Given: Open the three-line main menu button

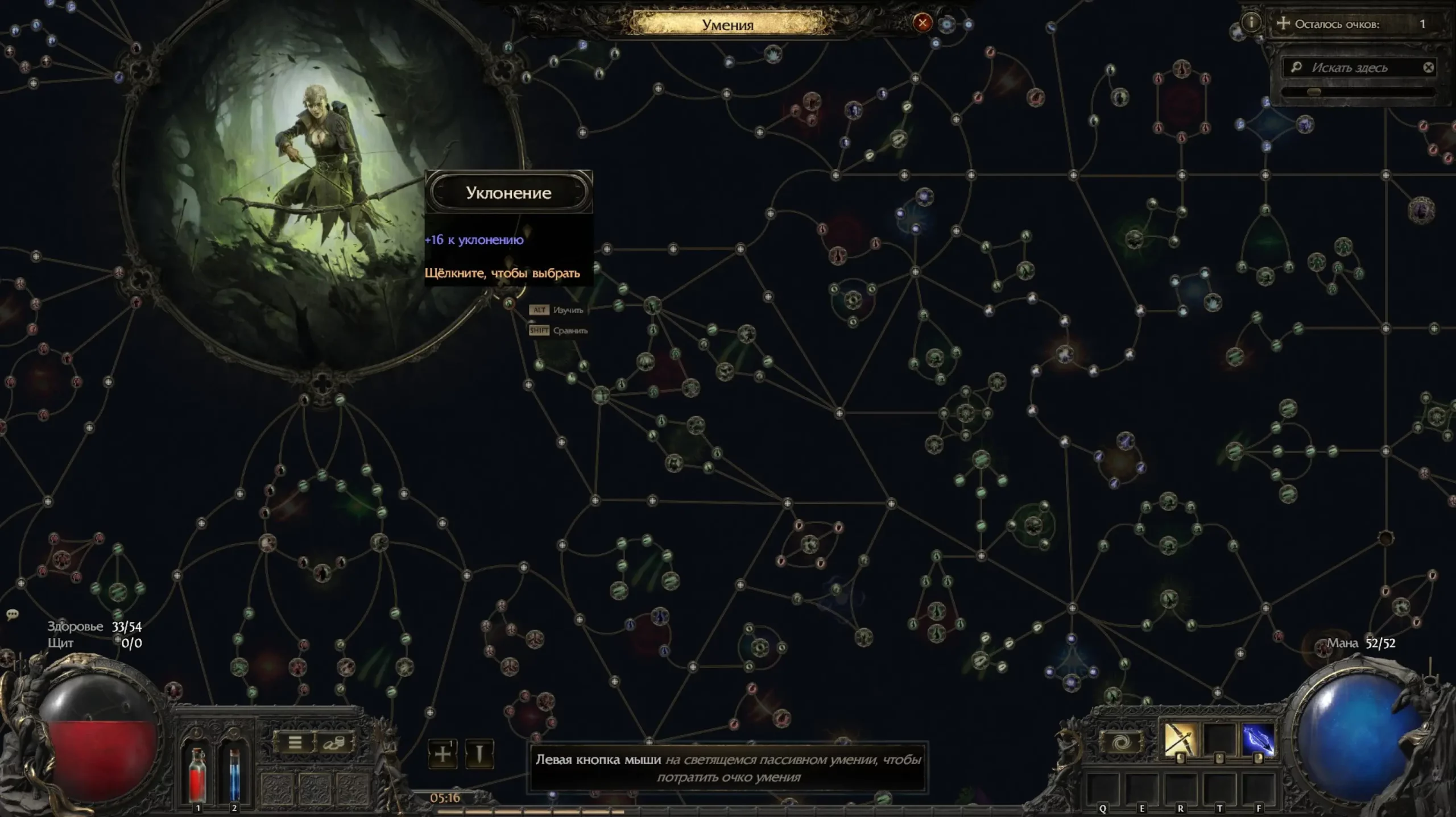Looking at the screenshot, I should (x=295, y=743).
